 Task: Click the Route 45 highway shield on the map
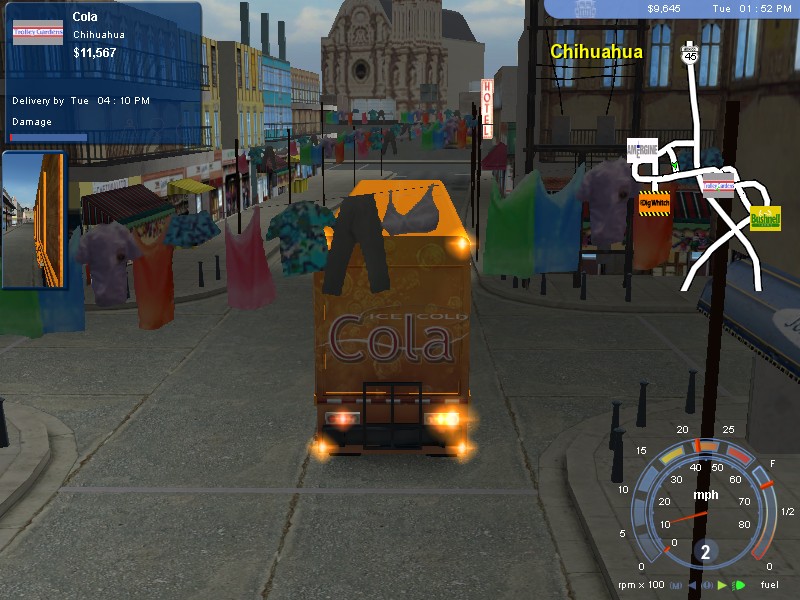689,58
